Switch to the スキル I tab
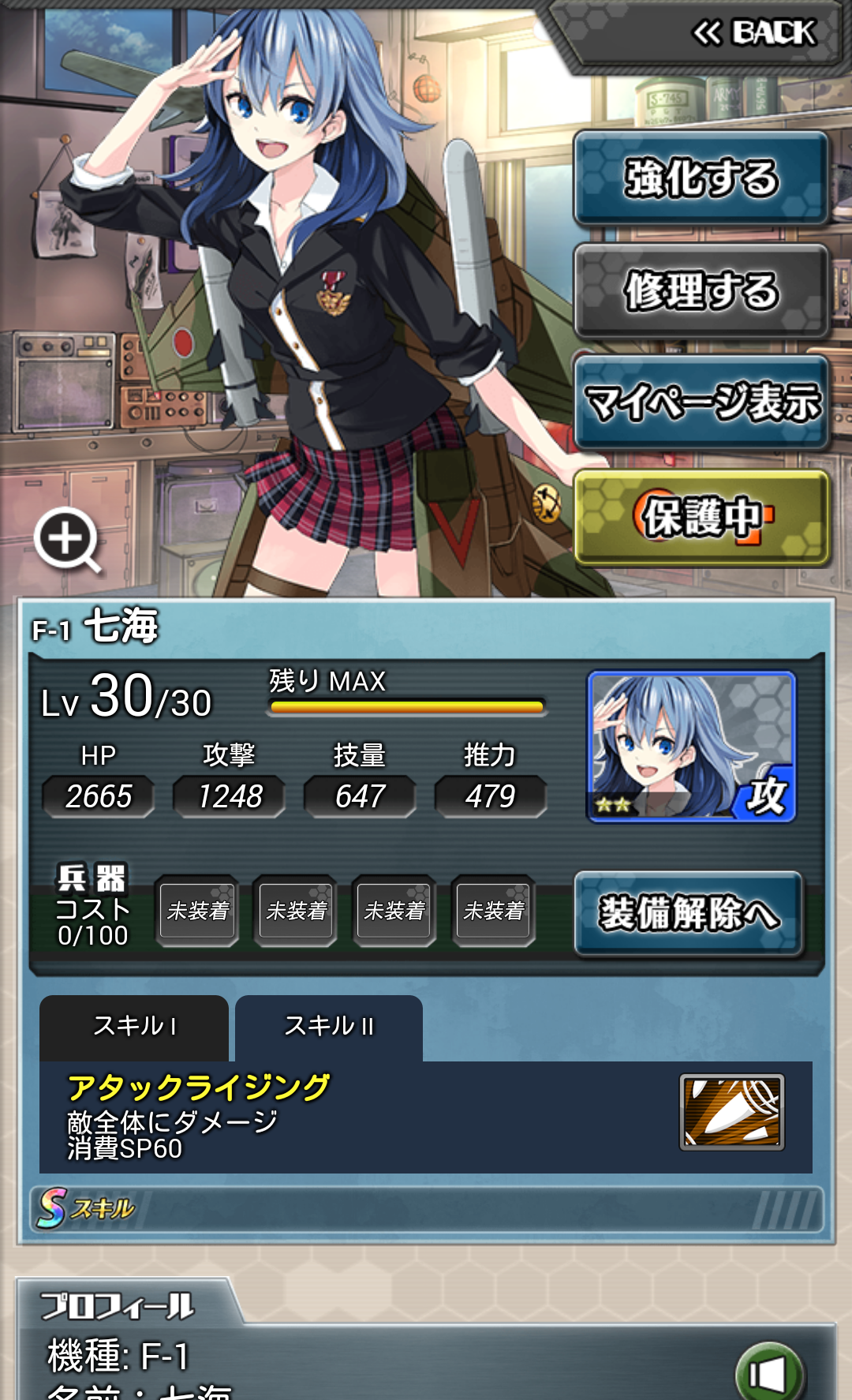Image resolution: width=852 pixels, height=1400 pixels. pos(134,1027)
